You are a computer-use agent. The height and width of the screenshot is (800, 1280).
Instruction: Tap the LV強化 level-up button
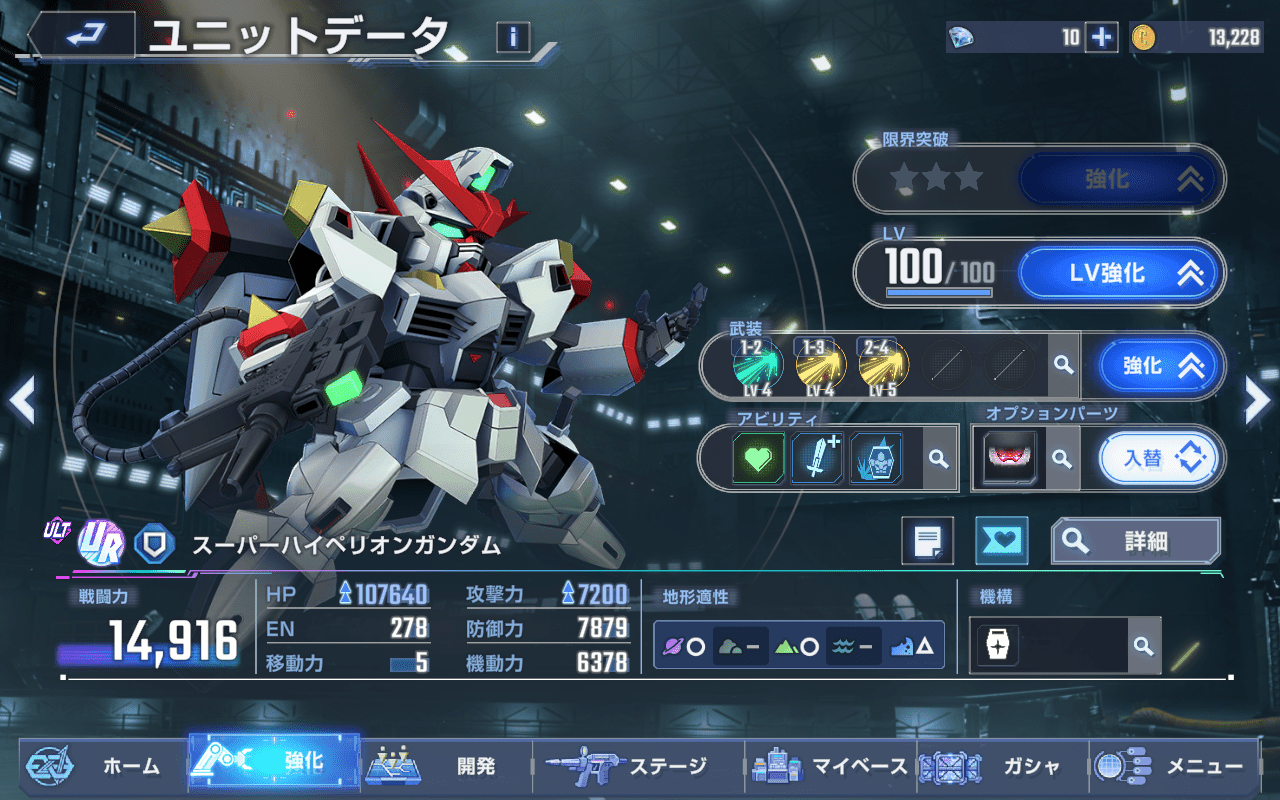click(1120, 273)
